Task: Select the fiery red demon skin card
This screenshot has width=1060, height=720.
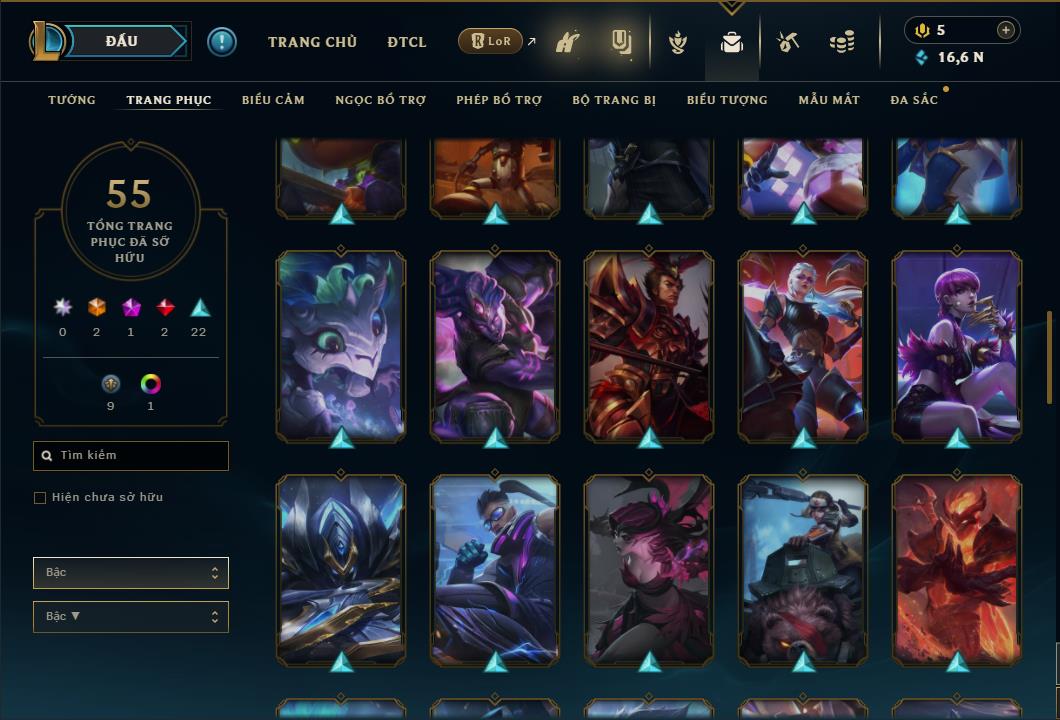Action: click(x=957, y=570)
